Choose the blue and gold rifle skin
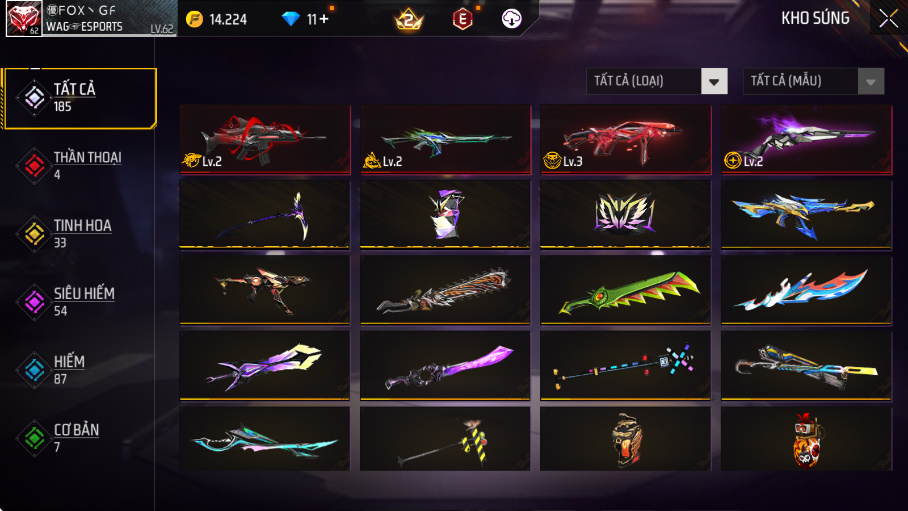The image size is (908, 511). [x=805, y=214]
